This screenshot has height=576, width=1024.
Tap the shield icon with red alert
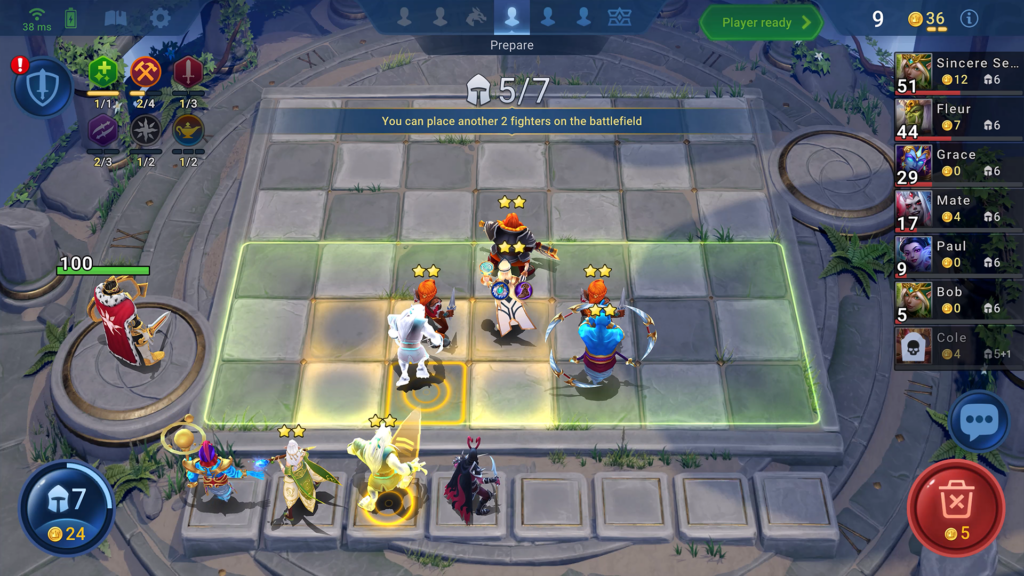42,87
